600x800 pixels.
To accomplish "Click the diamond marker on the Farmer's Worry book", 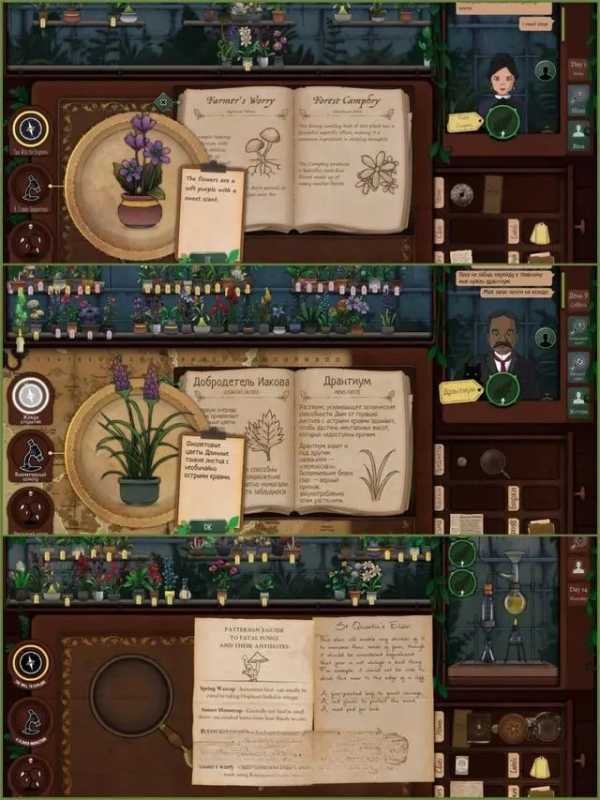I will coord(163,101).
